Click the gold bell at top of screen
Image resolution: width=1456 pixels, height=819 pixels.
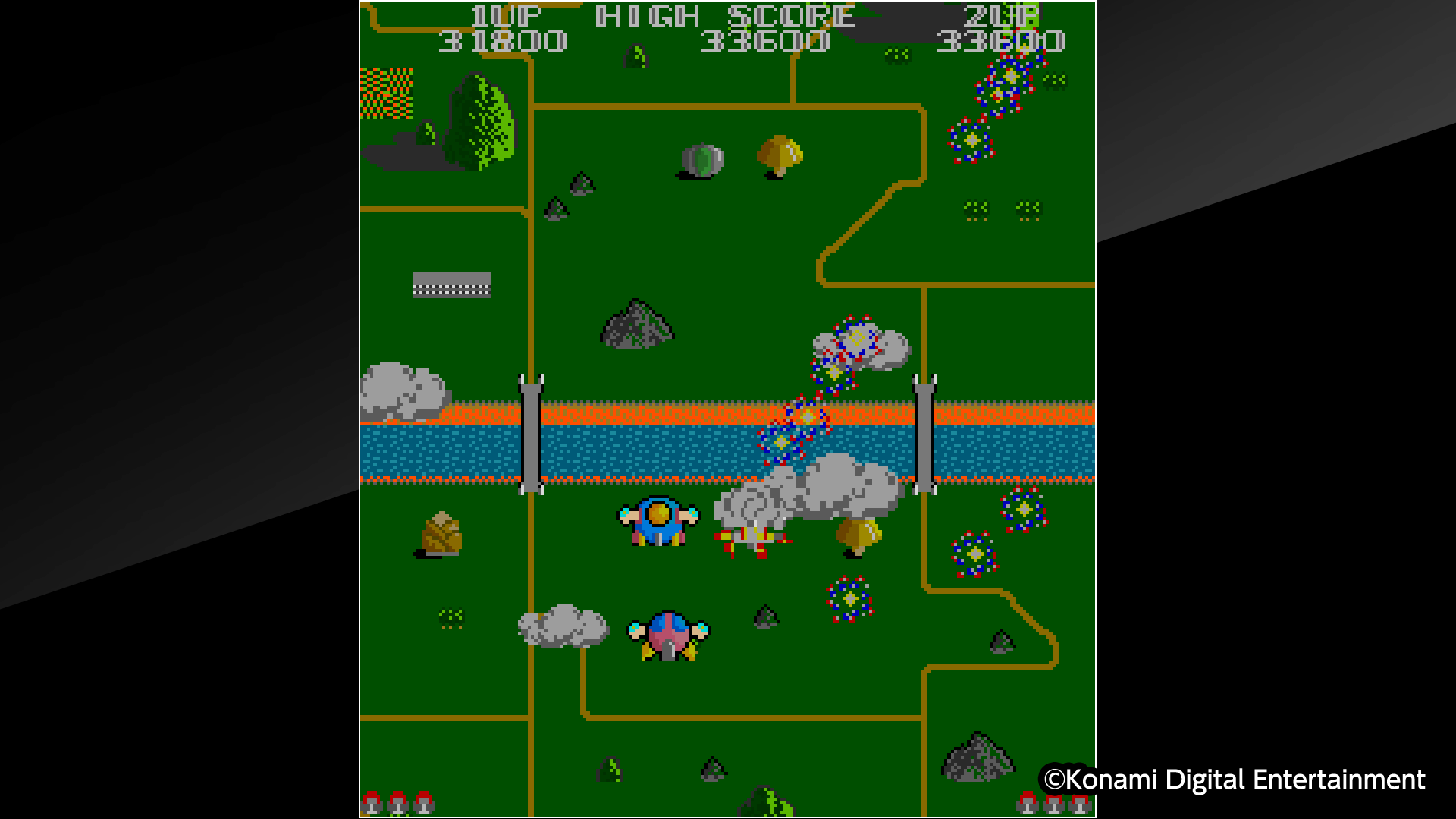(779, 153)
